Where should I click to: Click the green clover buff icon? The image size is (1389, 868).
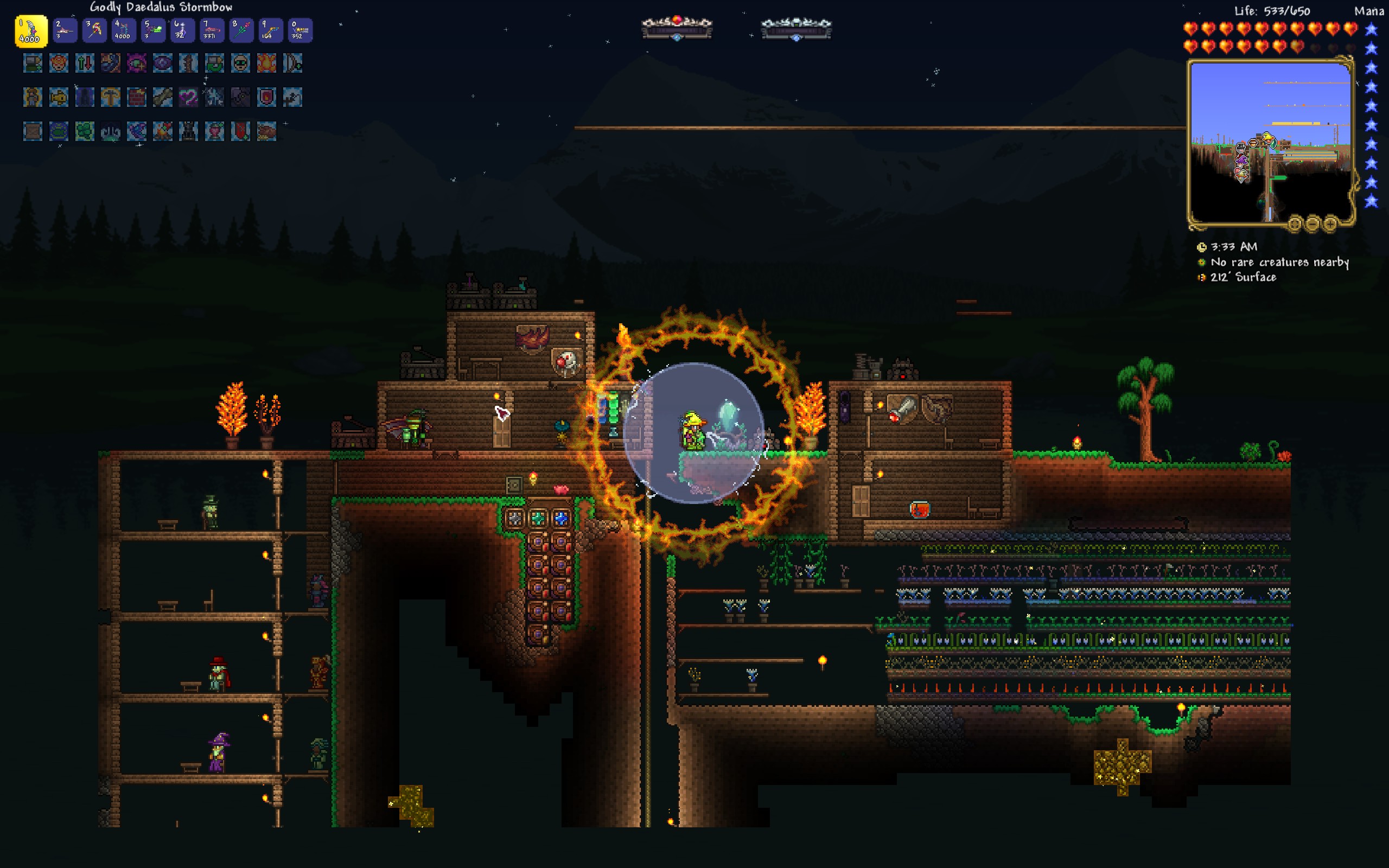(x=85, y=131)
